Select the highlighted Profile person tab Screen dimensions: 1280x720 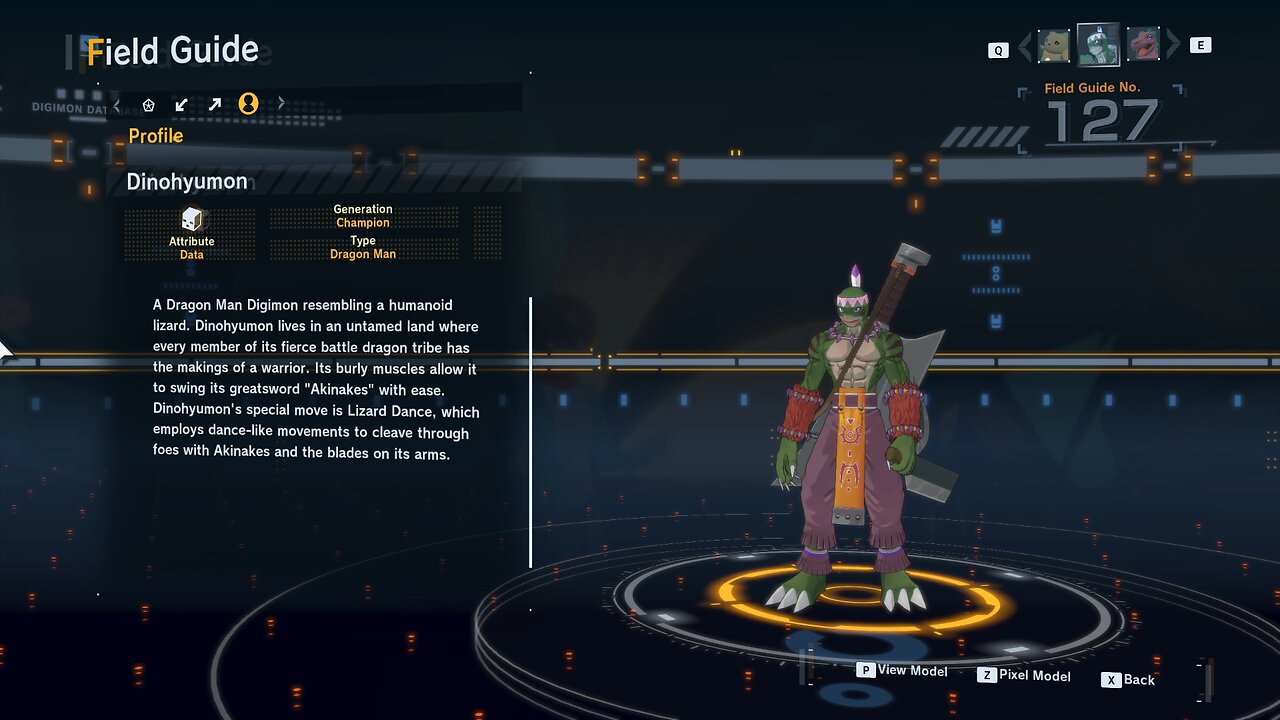click(248, 103)
